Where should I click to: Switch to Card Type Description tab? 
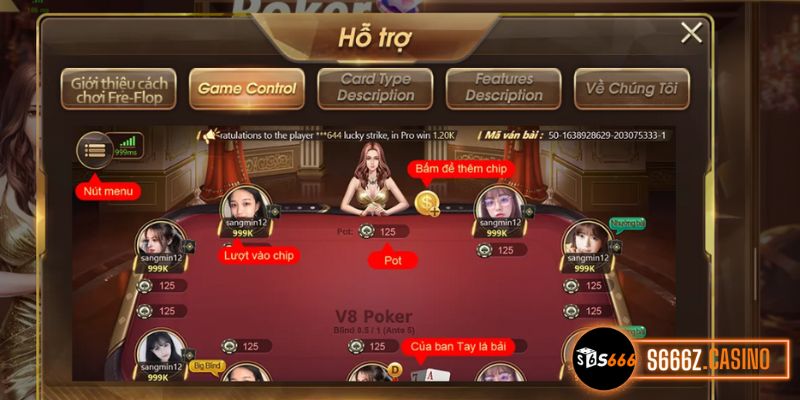point(375,88)
